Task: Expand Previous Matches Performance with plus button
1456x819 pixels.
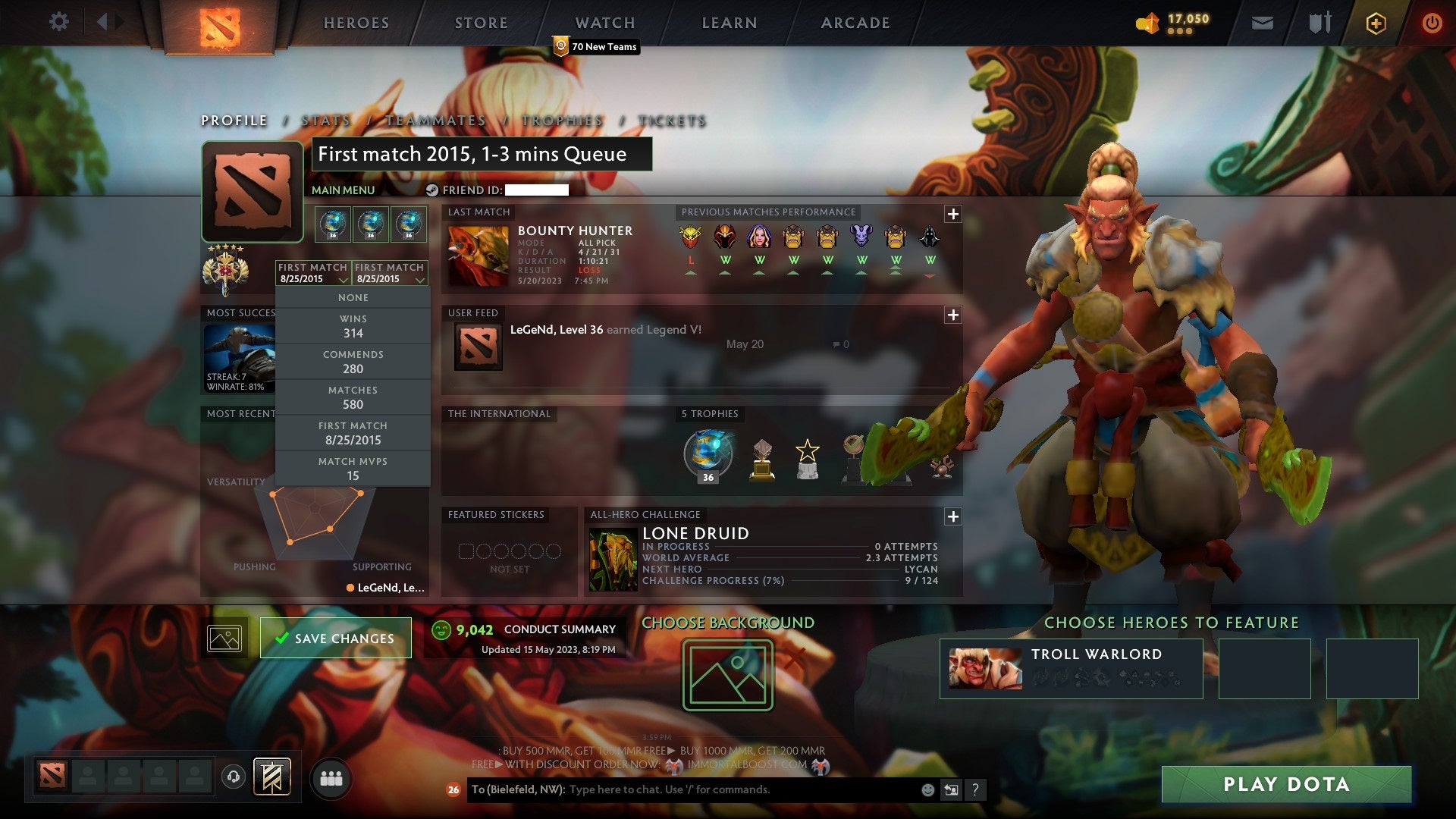Action: (x=952, y=215)
